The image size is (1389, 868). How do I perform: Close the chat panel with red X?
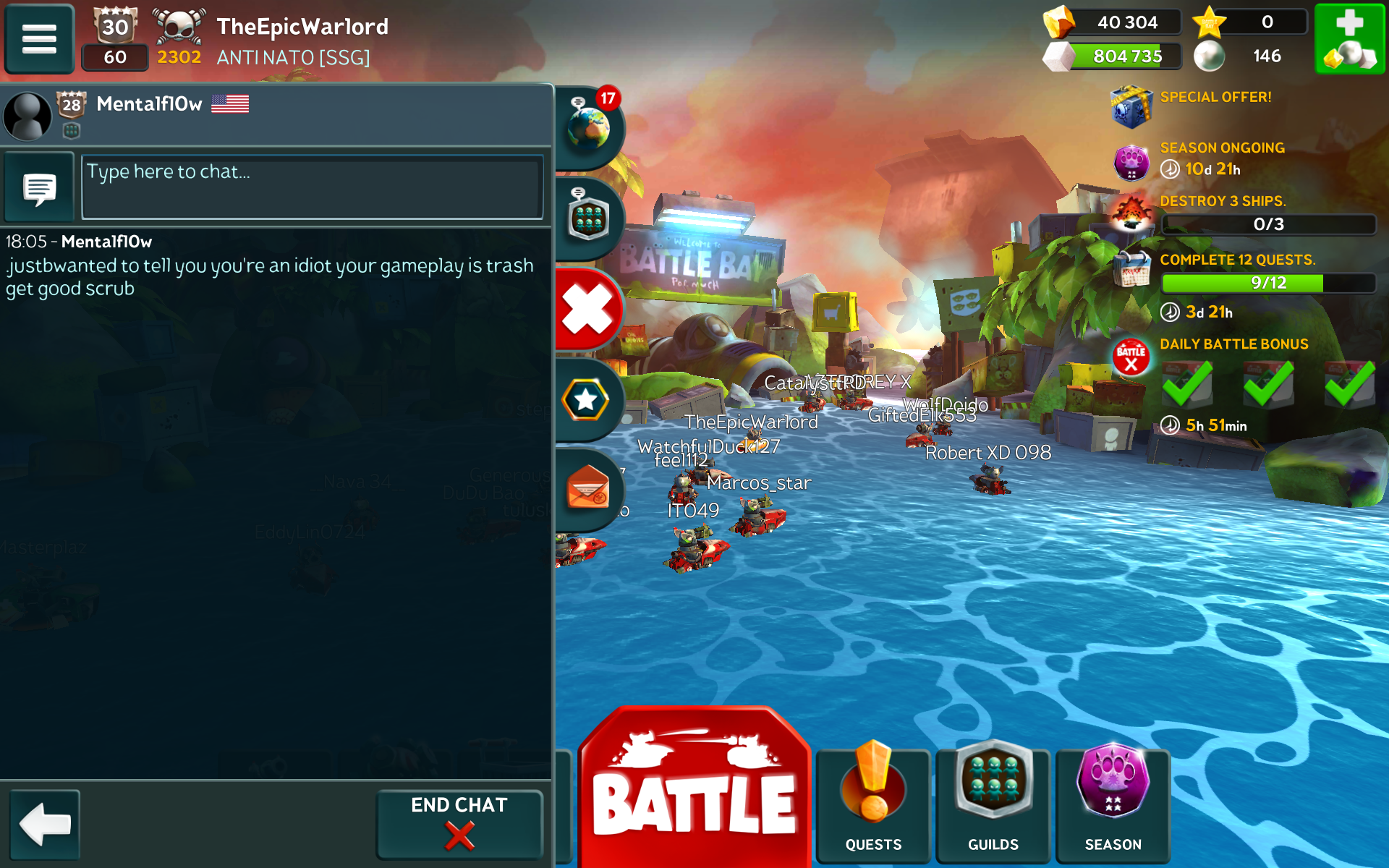pos(588,310)
